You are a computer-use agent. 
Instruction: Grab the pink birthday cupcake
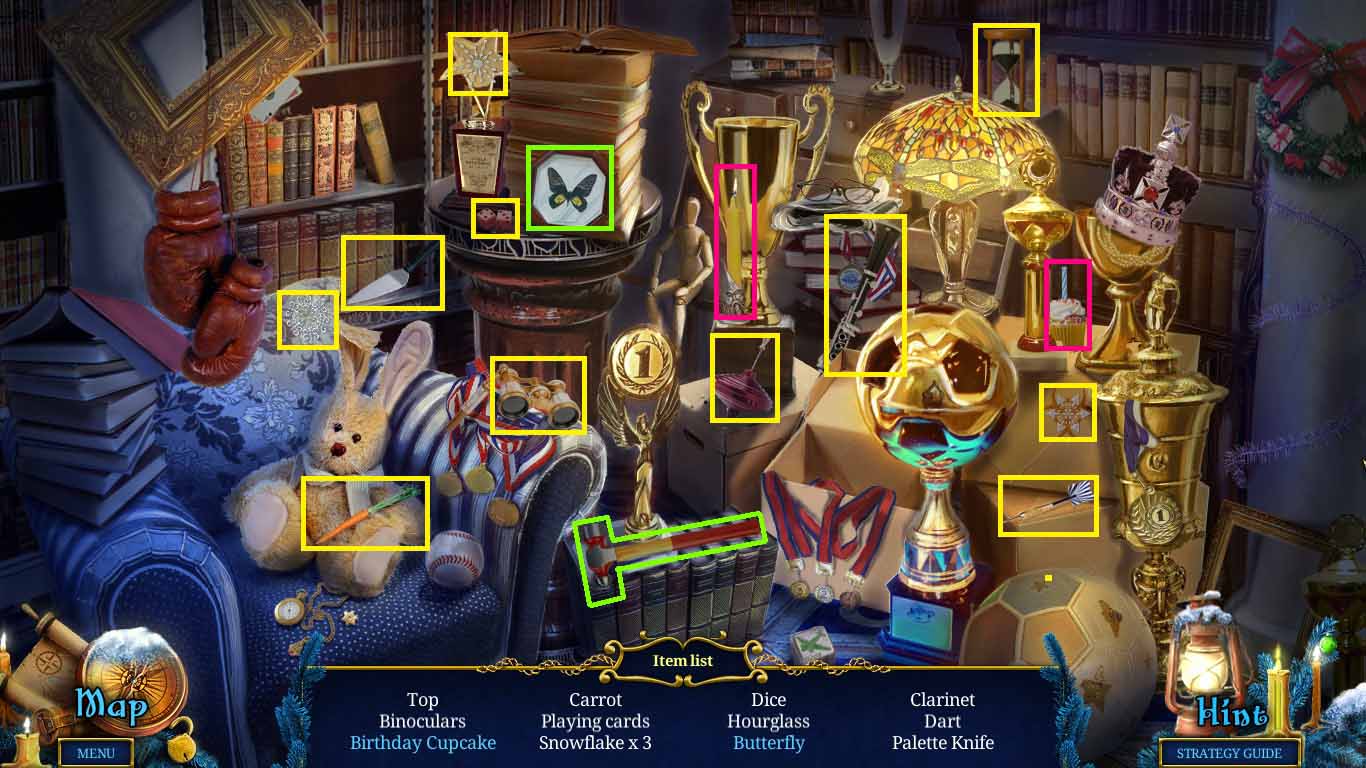click(1066, 305)
